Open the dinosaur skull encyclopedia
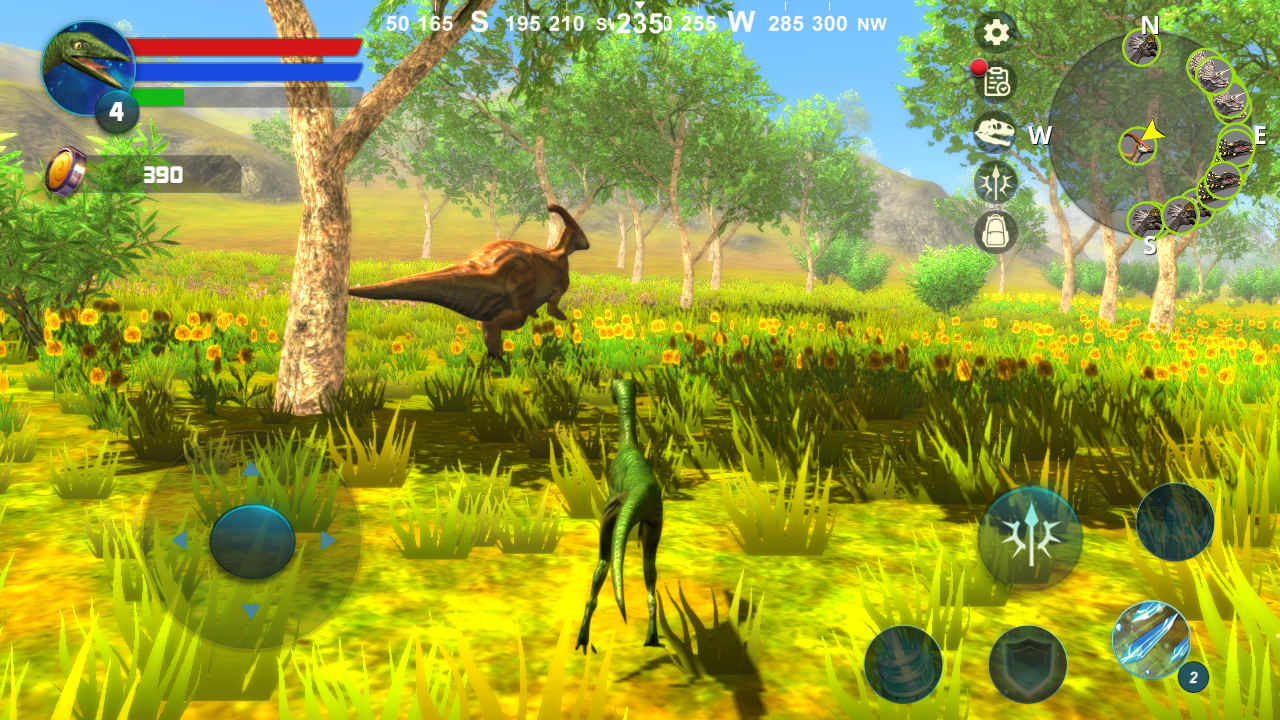Viewport: 1280px width, 720px height. (993, 133)
